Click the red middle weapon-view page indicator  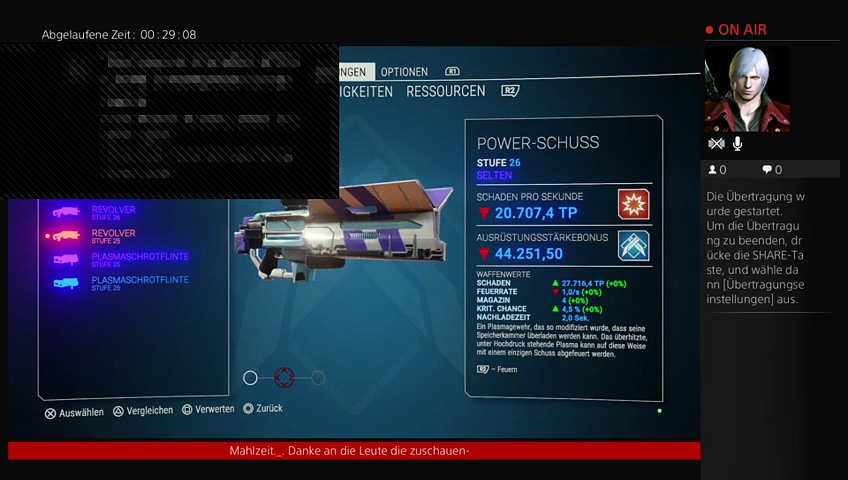click(x=284, y=377)
